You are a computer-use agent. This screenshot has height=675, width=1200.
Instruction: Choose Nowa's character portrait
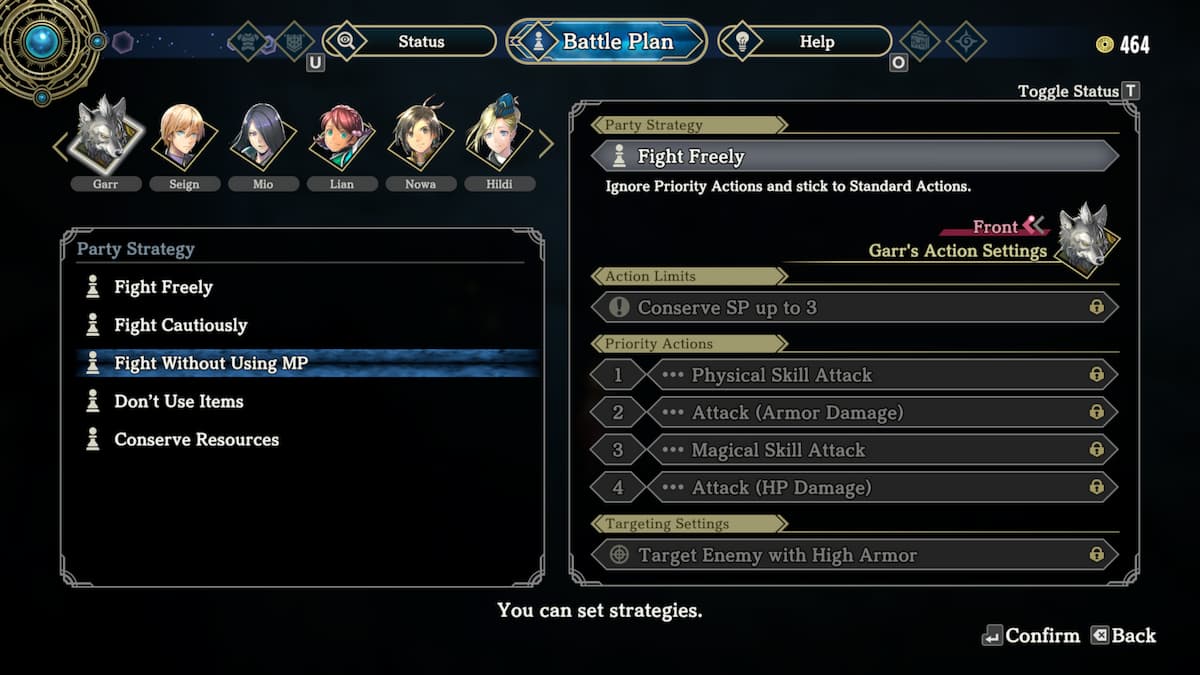pyautogui.click(x=420, y=135)
